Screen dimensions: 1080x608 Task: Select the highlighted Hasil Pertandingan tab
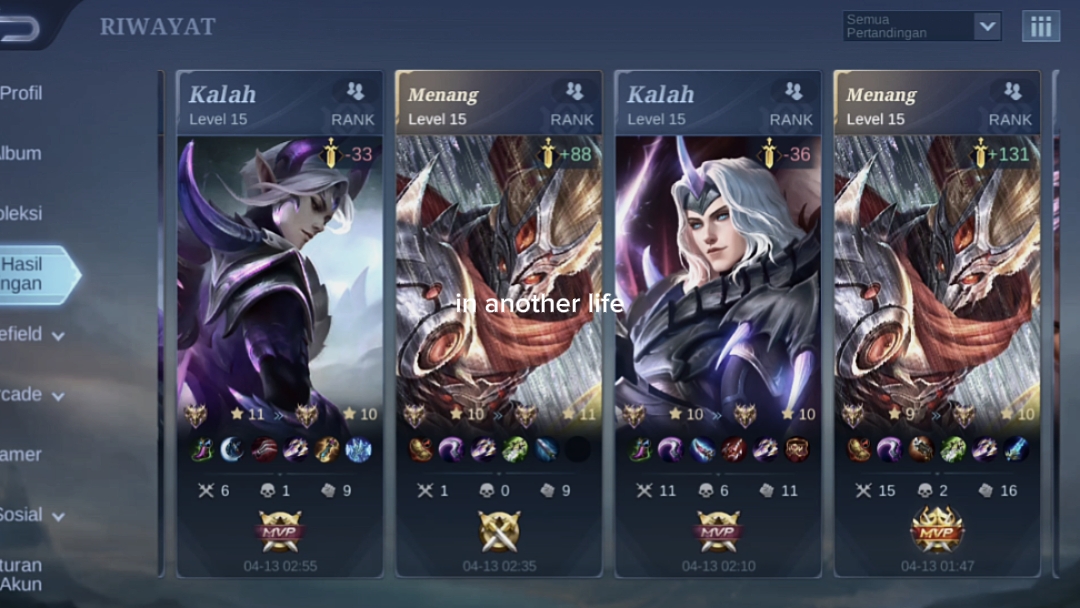click(30, 274)
